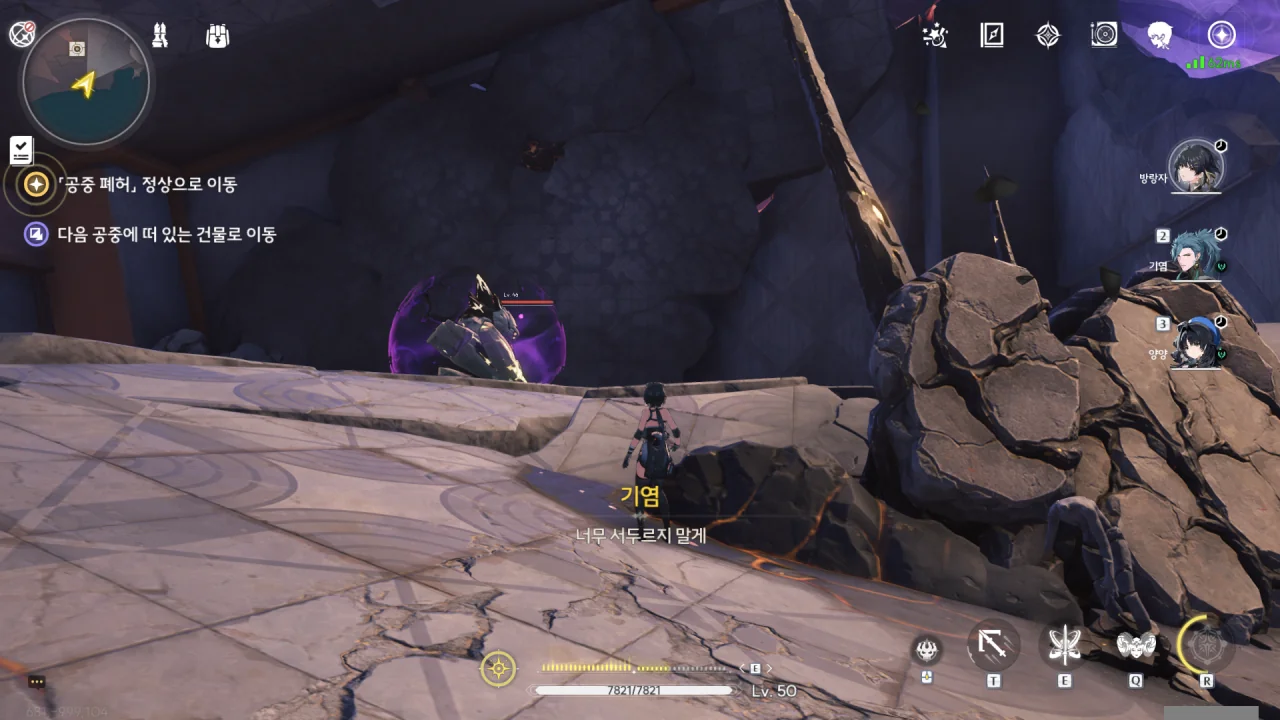Open the turntable record icon

click(1104, 36)
